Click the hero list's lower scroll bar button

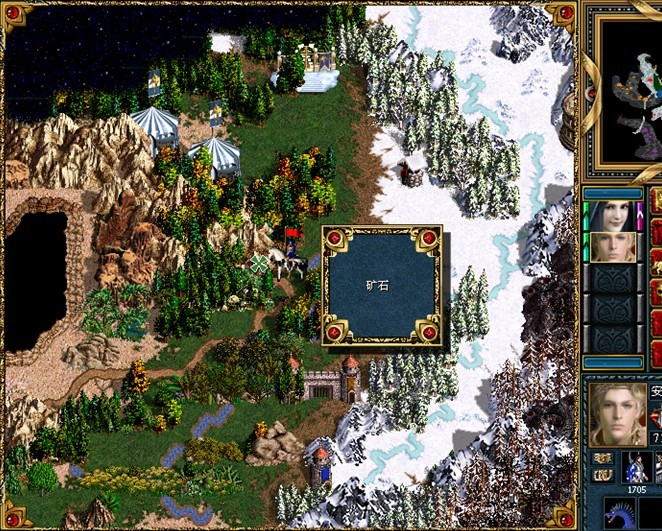pyautogui.click(x=613, y=362)
